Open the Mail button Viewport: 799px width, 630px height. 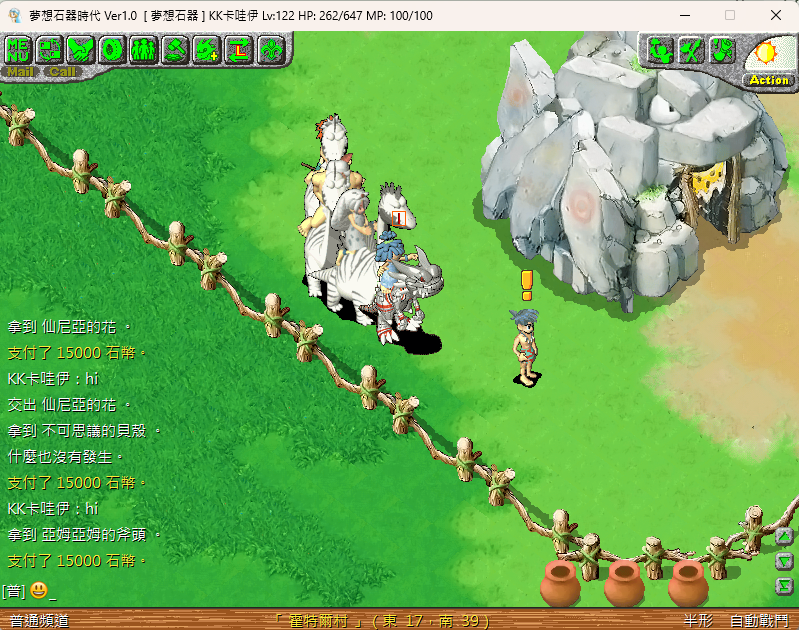pos(19,71)
